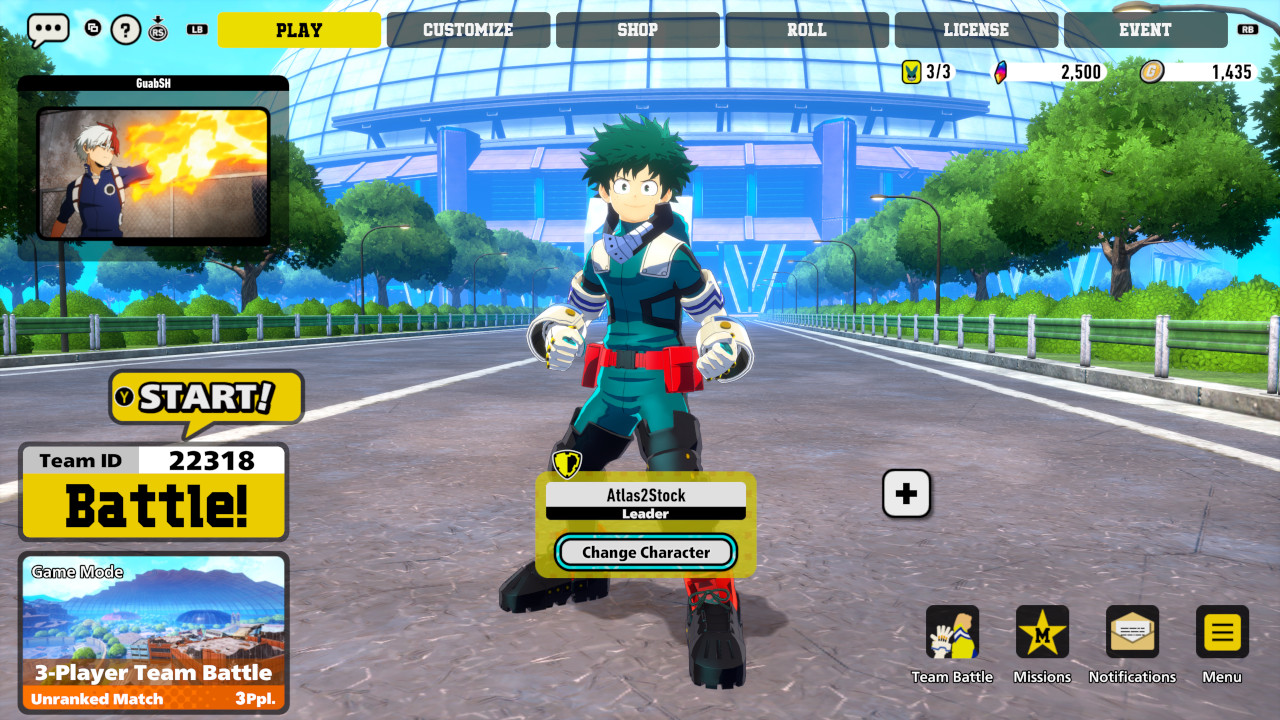Viewport: 1280px width, 720px height.
Task: Open the Menu hamburger icon
Action: click(1221, 631)
